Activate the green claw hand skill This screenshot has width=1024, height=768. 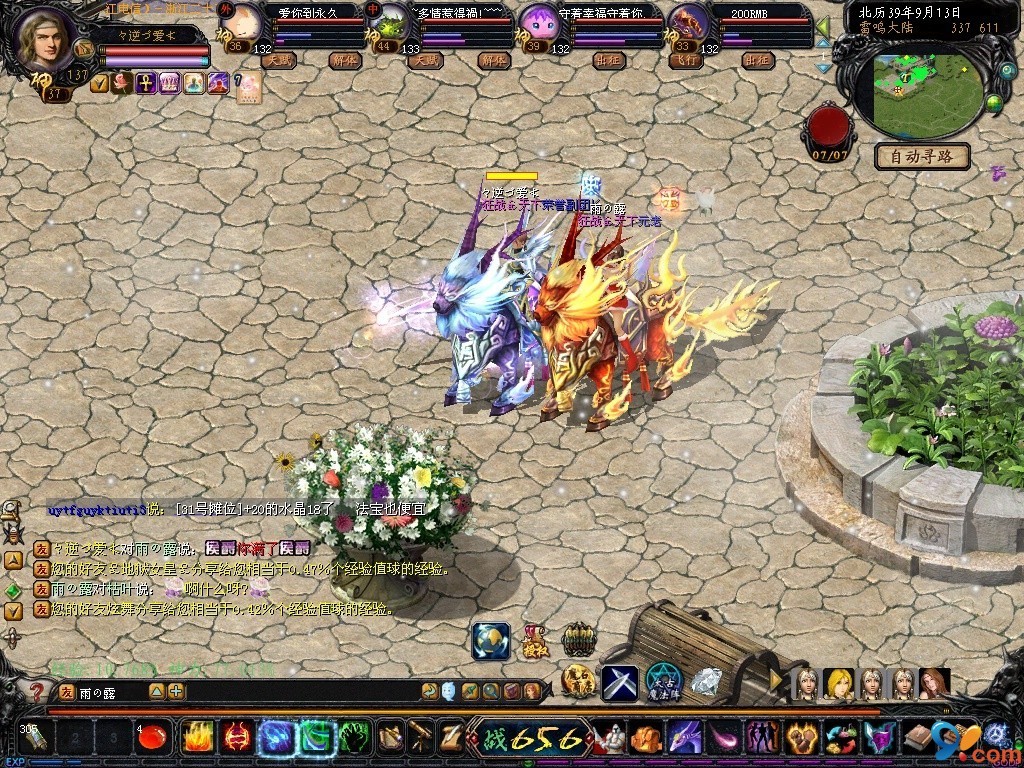coord(356,738)
